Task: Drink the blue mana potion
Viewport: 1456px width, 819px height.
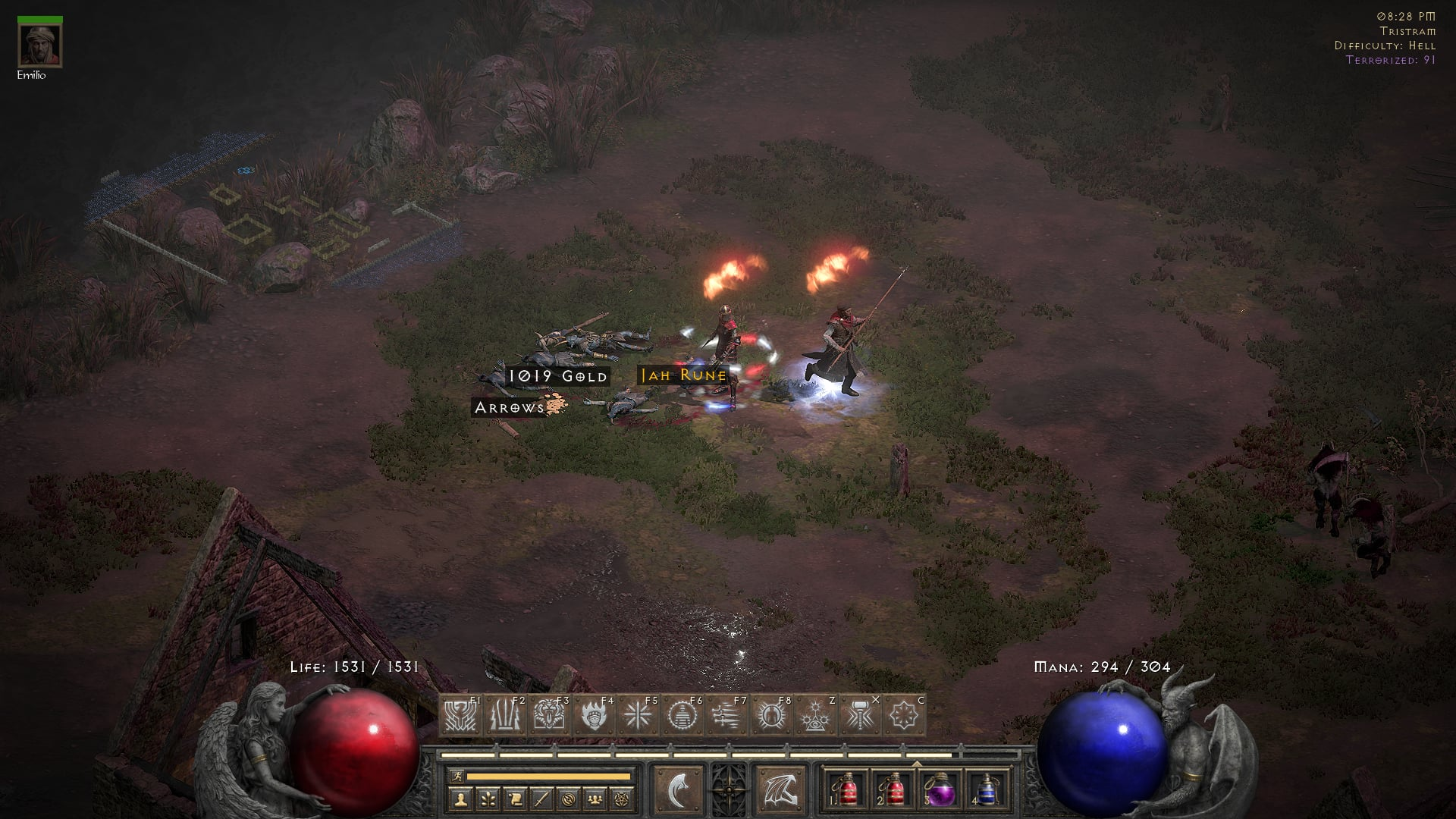Action: tap(986, 790)
